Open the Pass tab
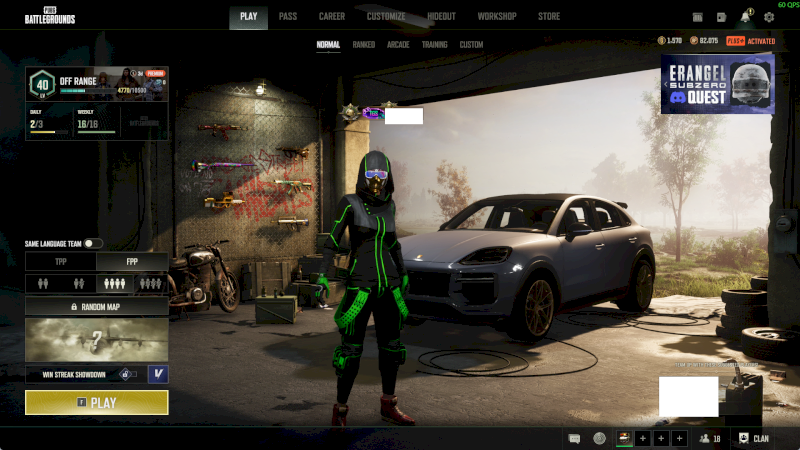The height and width of the screenshot is (450, 800). tap(288, 17)
